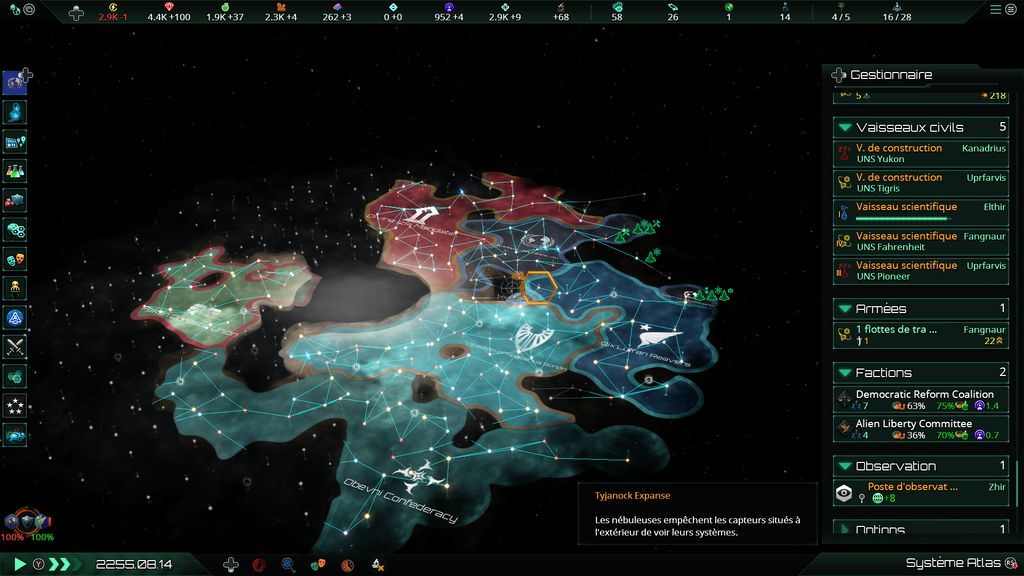Collapse the Observation section
1024x576 pixels.
pyautogui.click(x=845, y=466)
